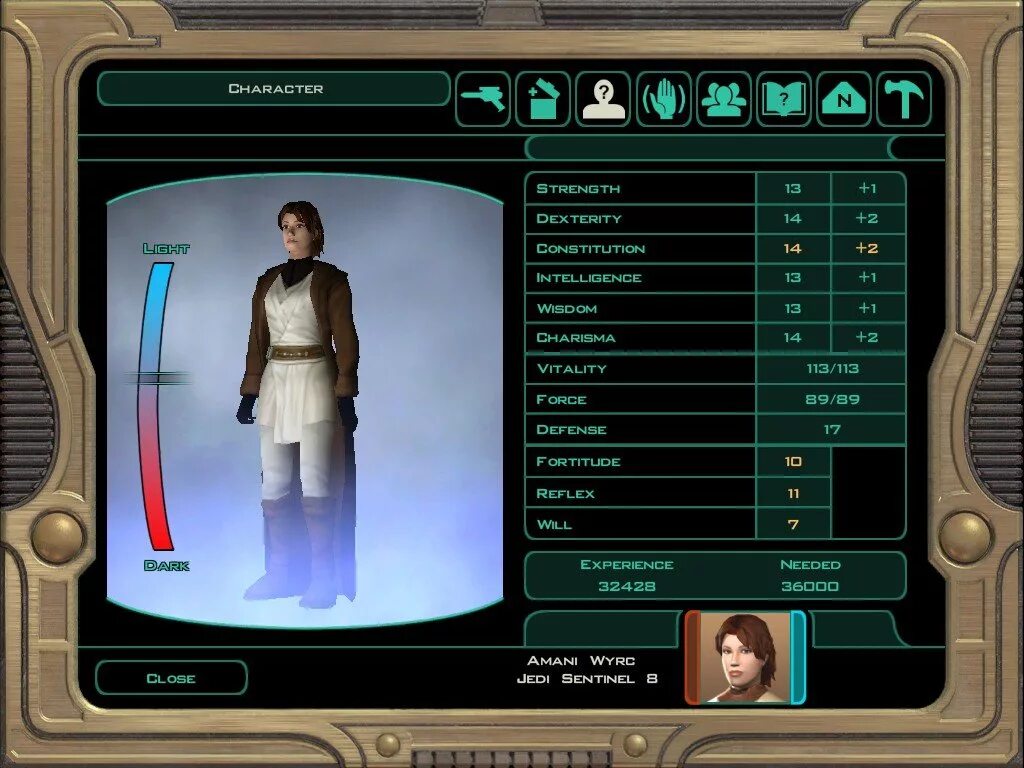1024x768 pixels.
Task: Select the Dexterity attribute row
Action: [640, 219]
